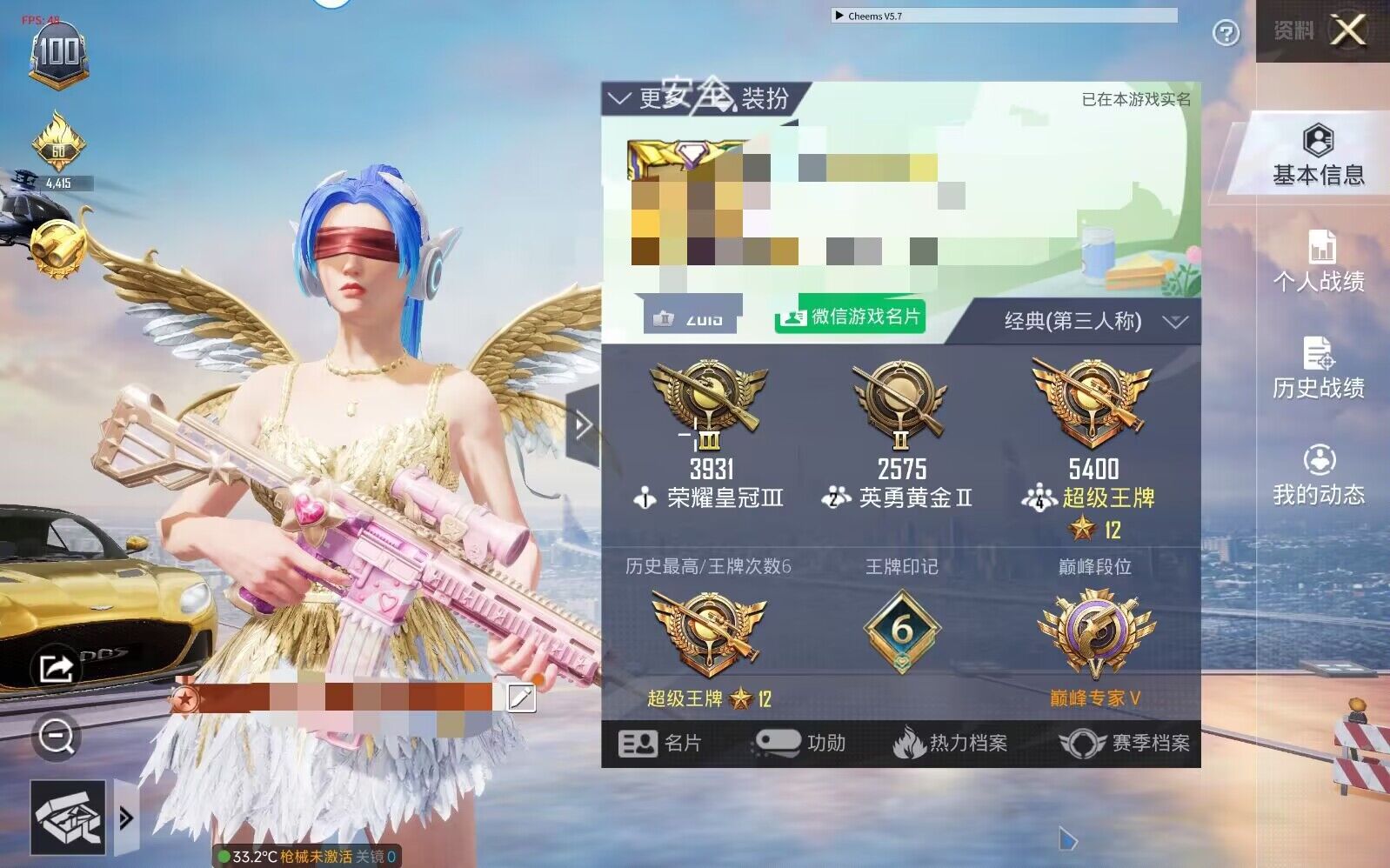1390x868 pixels.
Task: Click the 微信游戏名片 green button
Action: pos(850,318)
